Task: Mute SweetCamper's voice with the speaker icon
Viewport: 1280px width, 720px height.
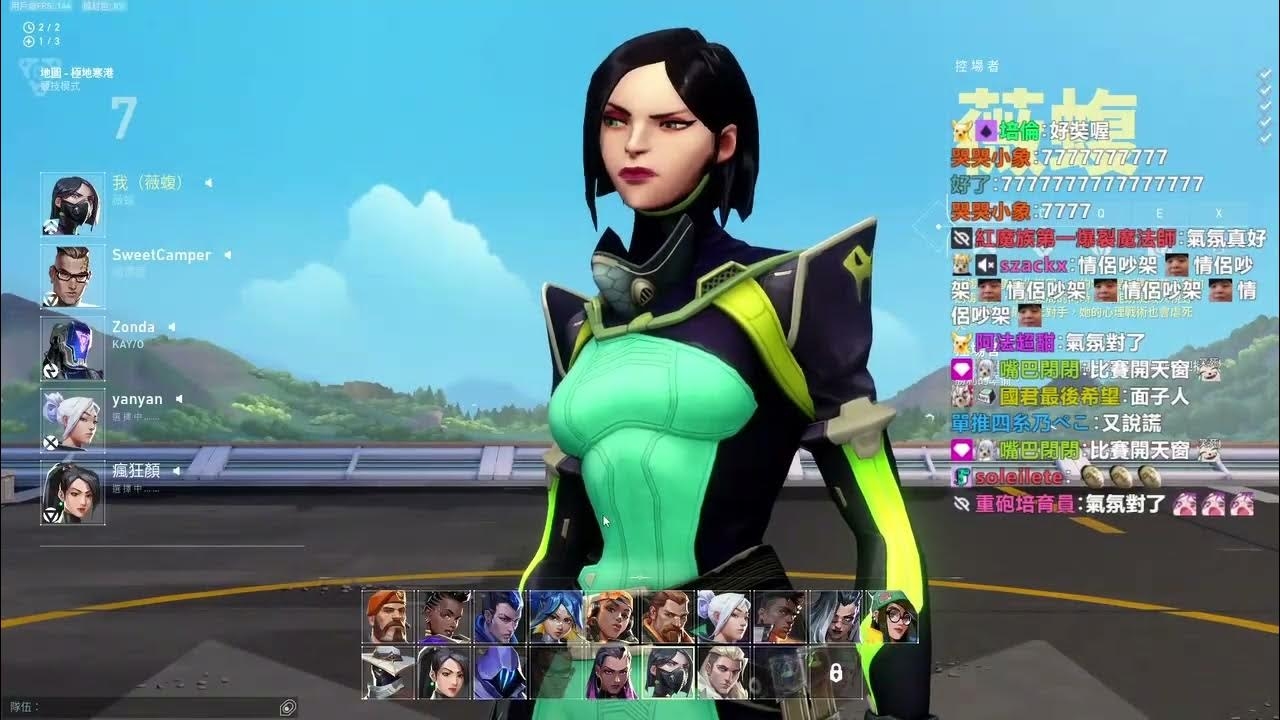Action: click(227, 255)
